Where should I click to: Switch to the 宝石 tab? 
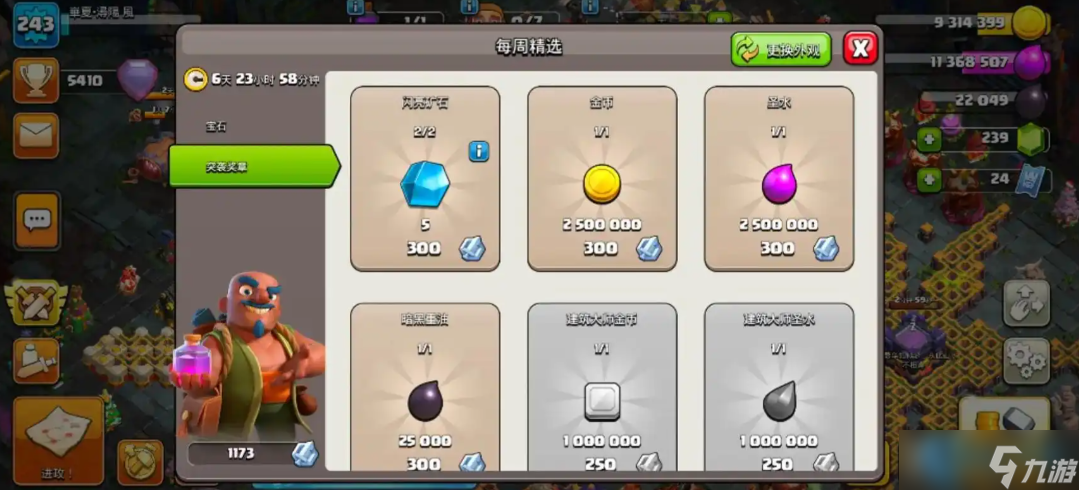point(218,127)
